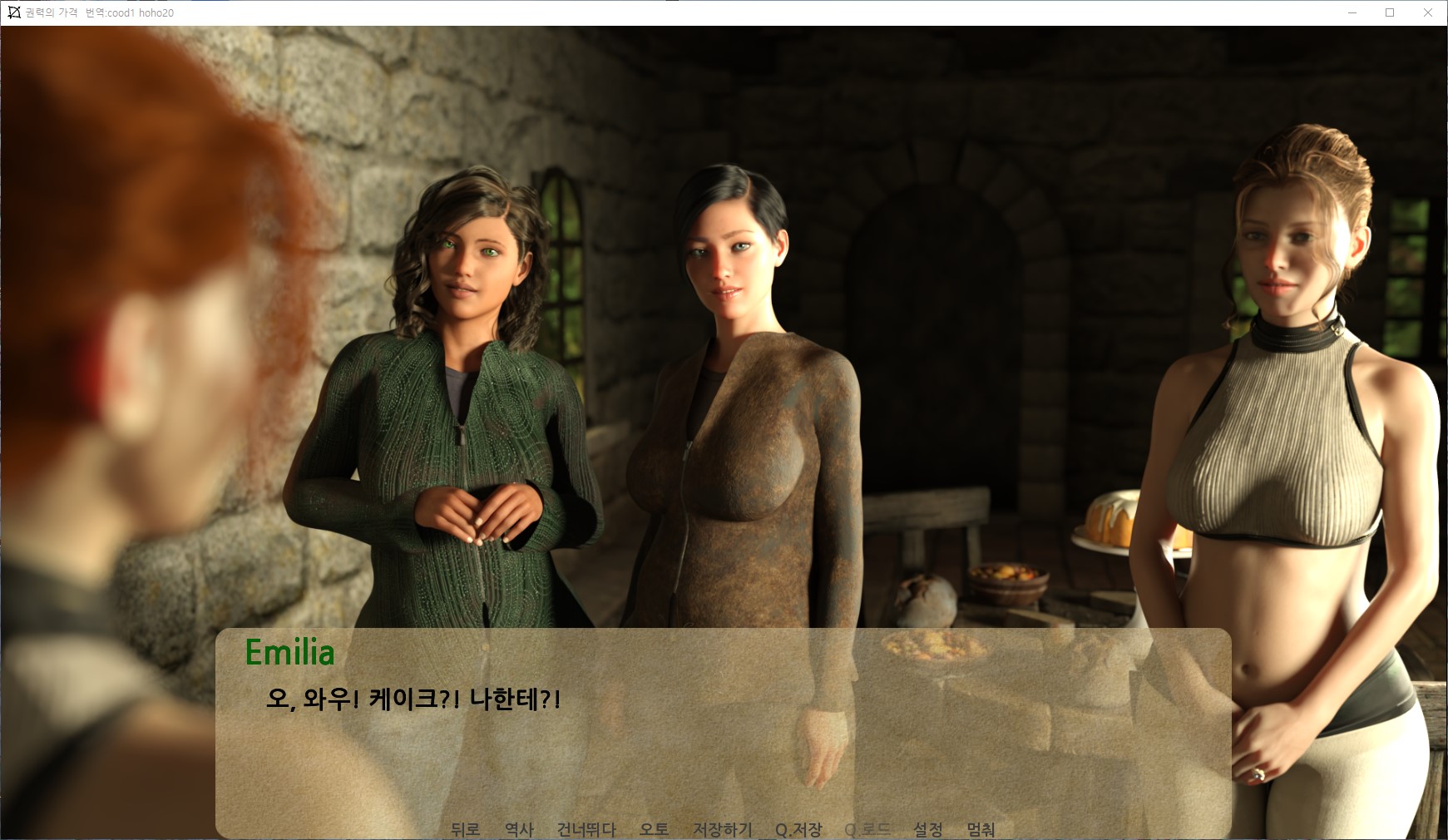1448x840 pixels.
Task: Open the 역사 dialogue history
Action: coord(519,829)
